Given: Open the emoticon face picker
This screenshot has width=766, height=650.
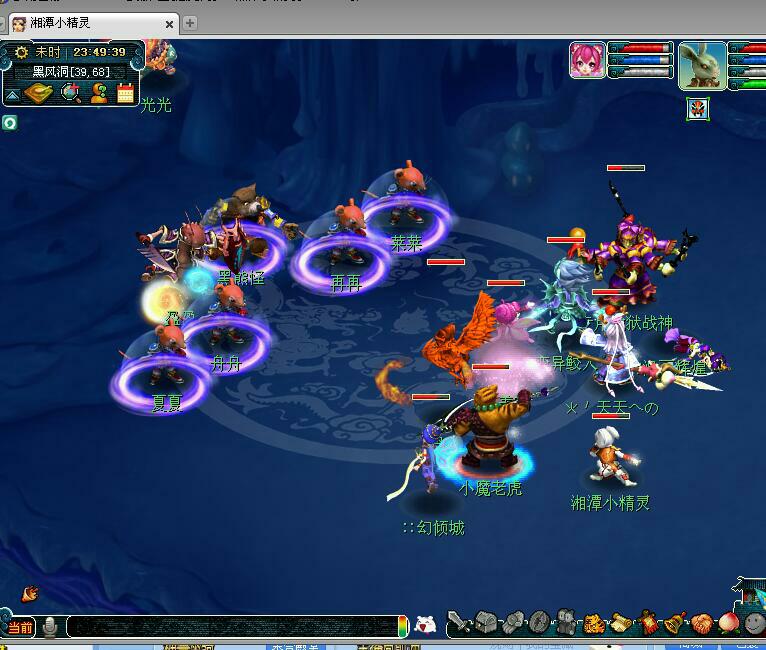Looking at the screenshot, I should [x=425, y=626].
